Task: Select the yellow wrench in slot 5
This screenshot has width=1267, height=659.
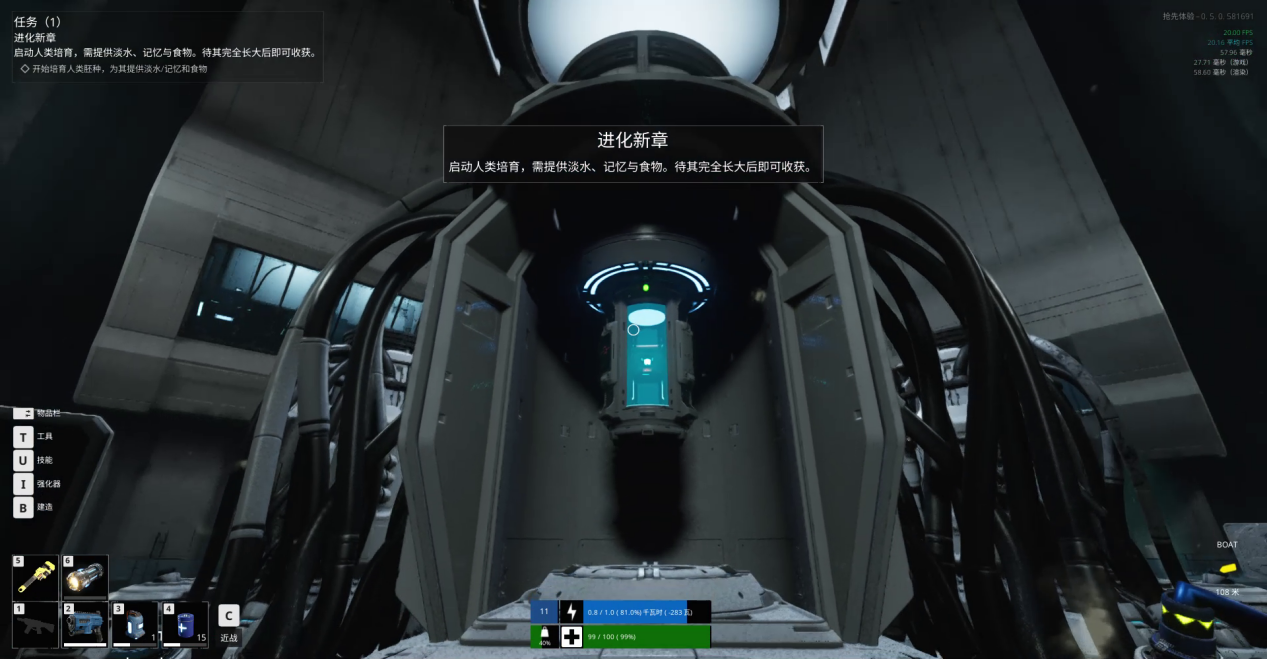Action: tap(36, 578)
